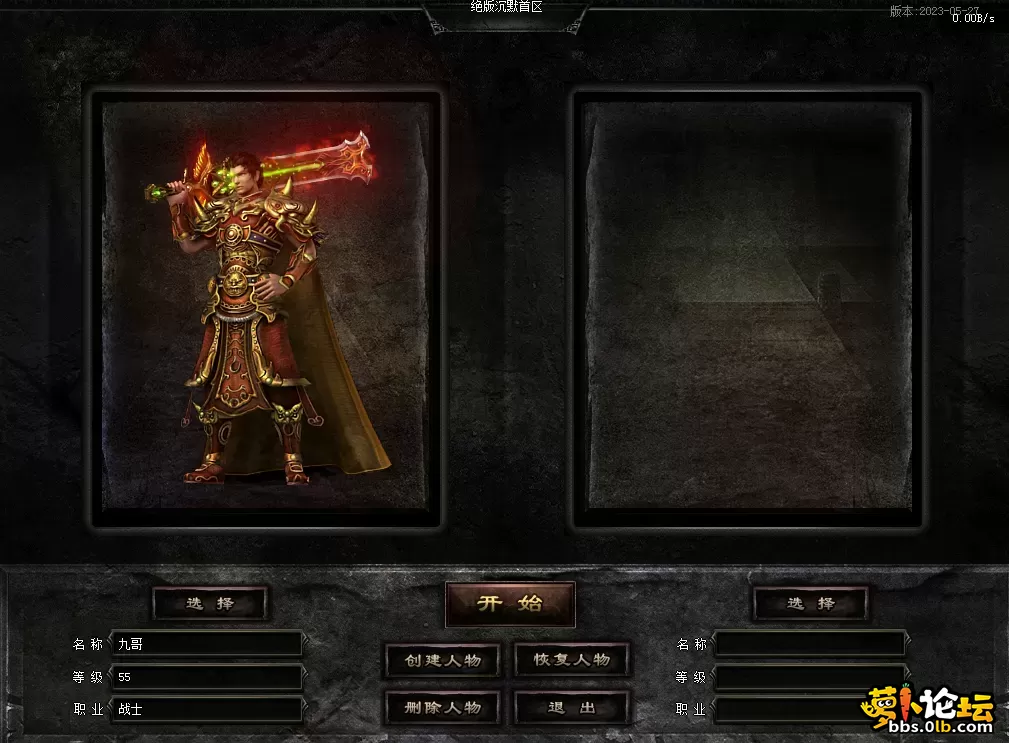Viewport: 1009px width, 743px height.
Task: Choose 恢复人物 to restore a character
Action: tap(571, 660)
